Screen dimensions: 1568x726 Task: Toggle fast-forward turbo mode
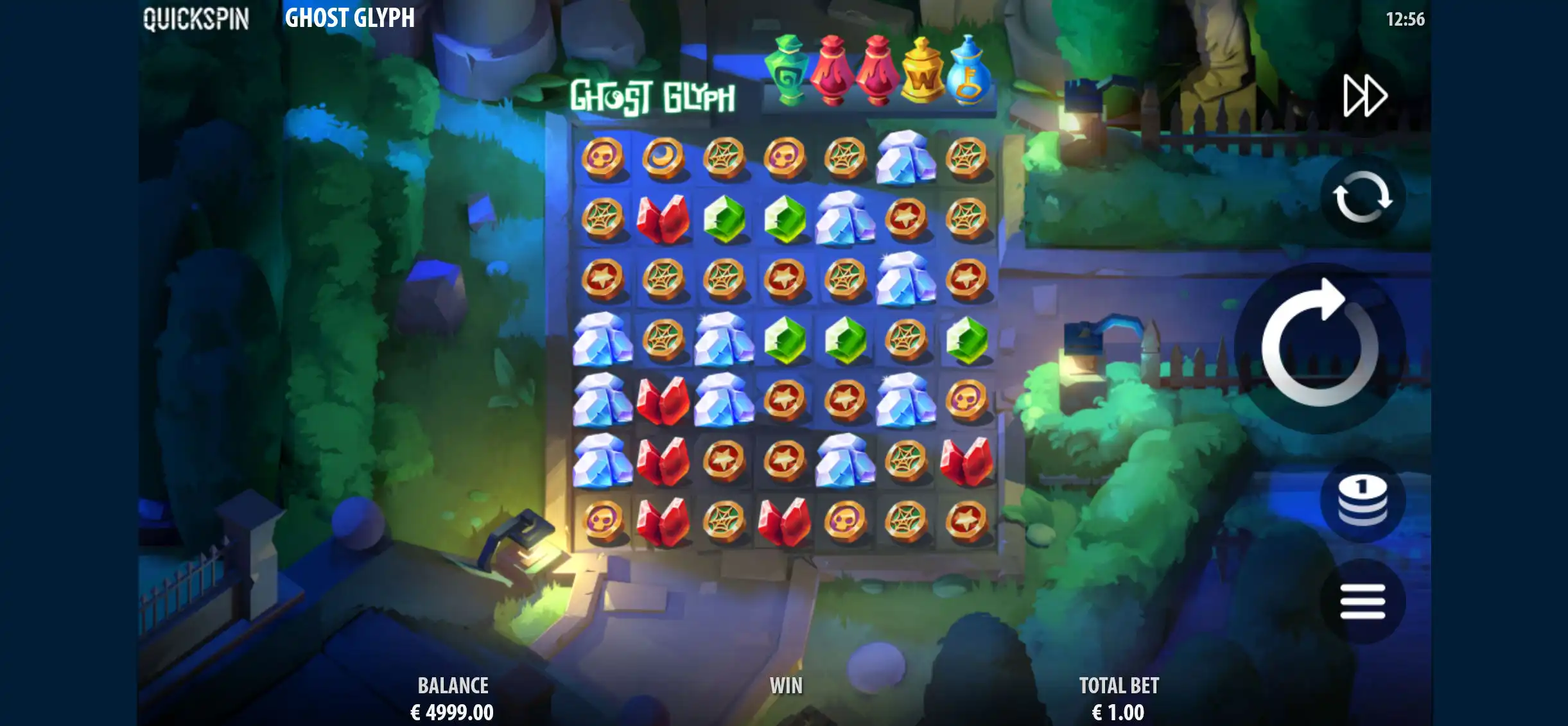coord(1364,96)
